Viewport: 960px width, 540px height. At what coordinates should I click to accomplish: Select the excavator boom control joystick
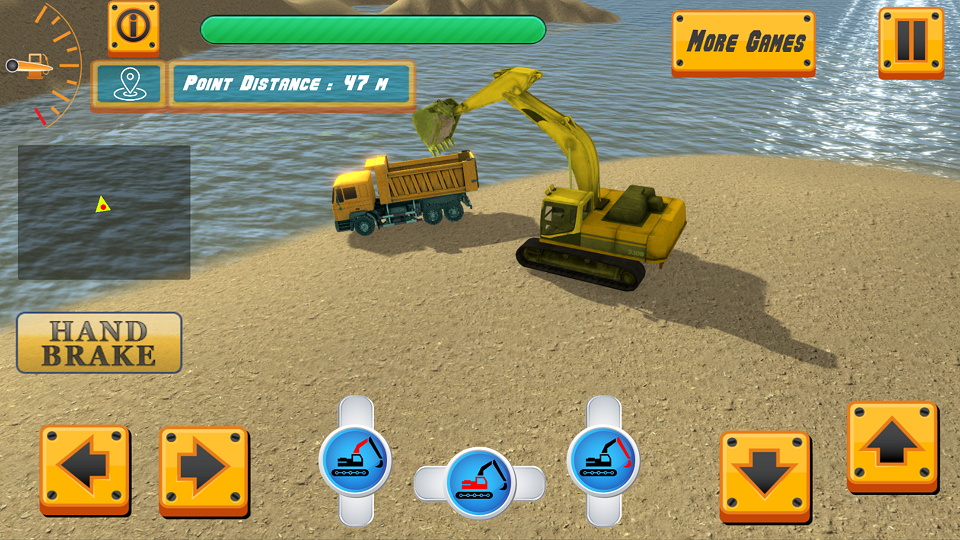(355, 460)
